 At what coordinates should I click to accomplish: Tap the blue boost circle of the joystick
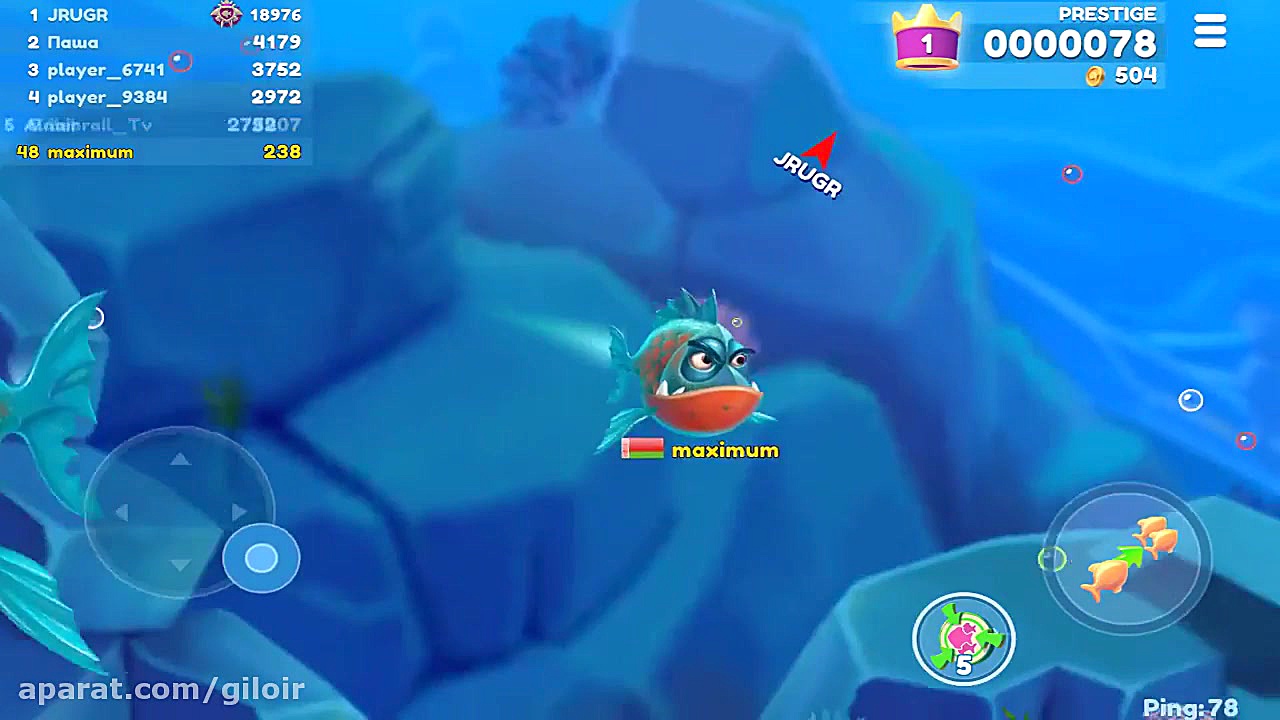tap(261, 558)
